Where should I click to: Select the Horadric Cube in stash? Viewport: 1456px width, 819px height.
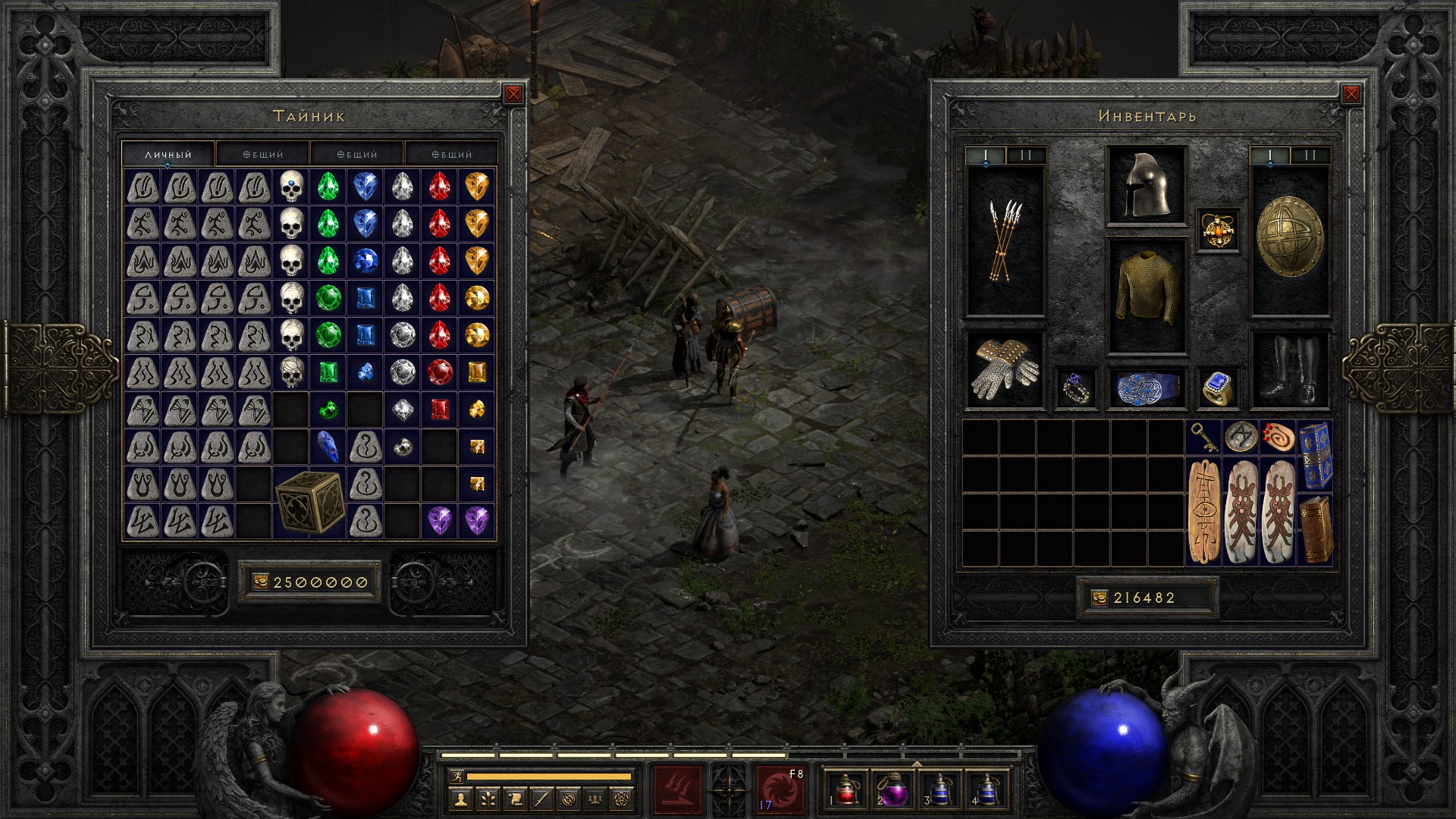[x=309, y=502]
